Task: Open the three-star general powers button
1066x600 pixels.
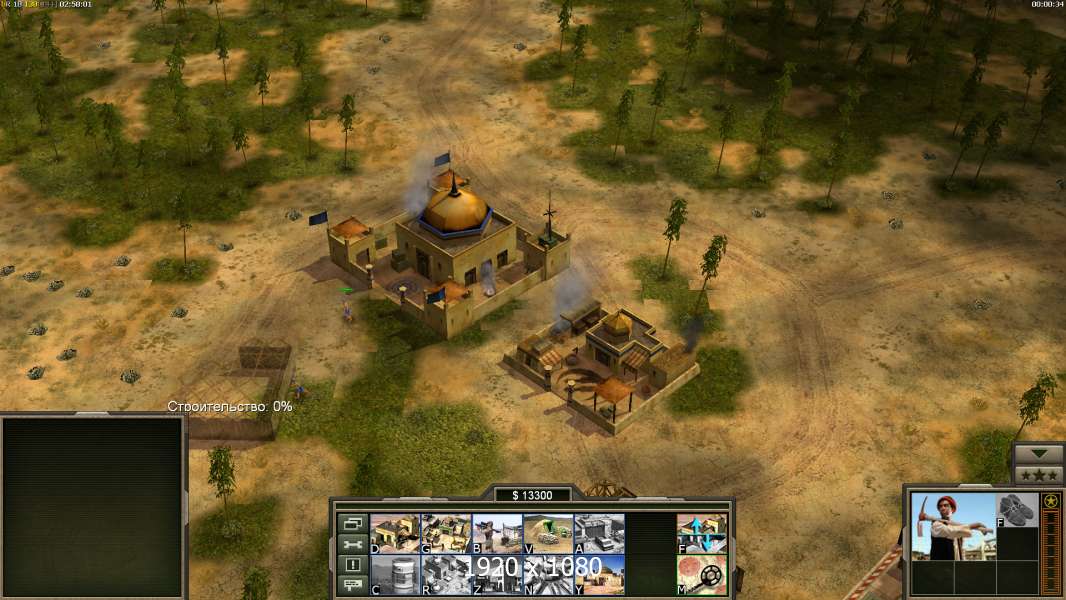Action: pyautogui.click(x=1038, y=475)
